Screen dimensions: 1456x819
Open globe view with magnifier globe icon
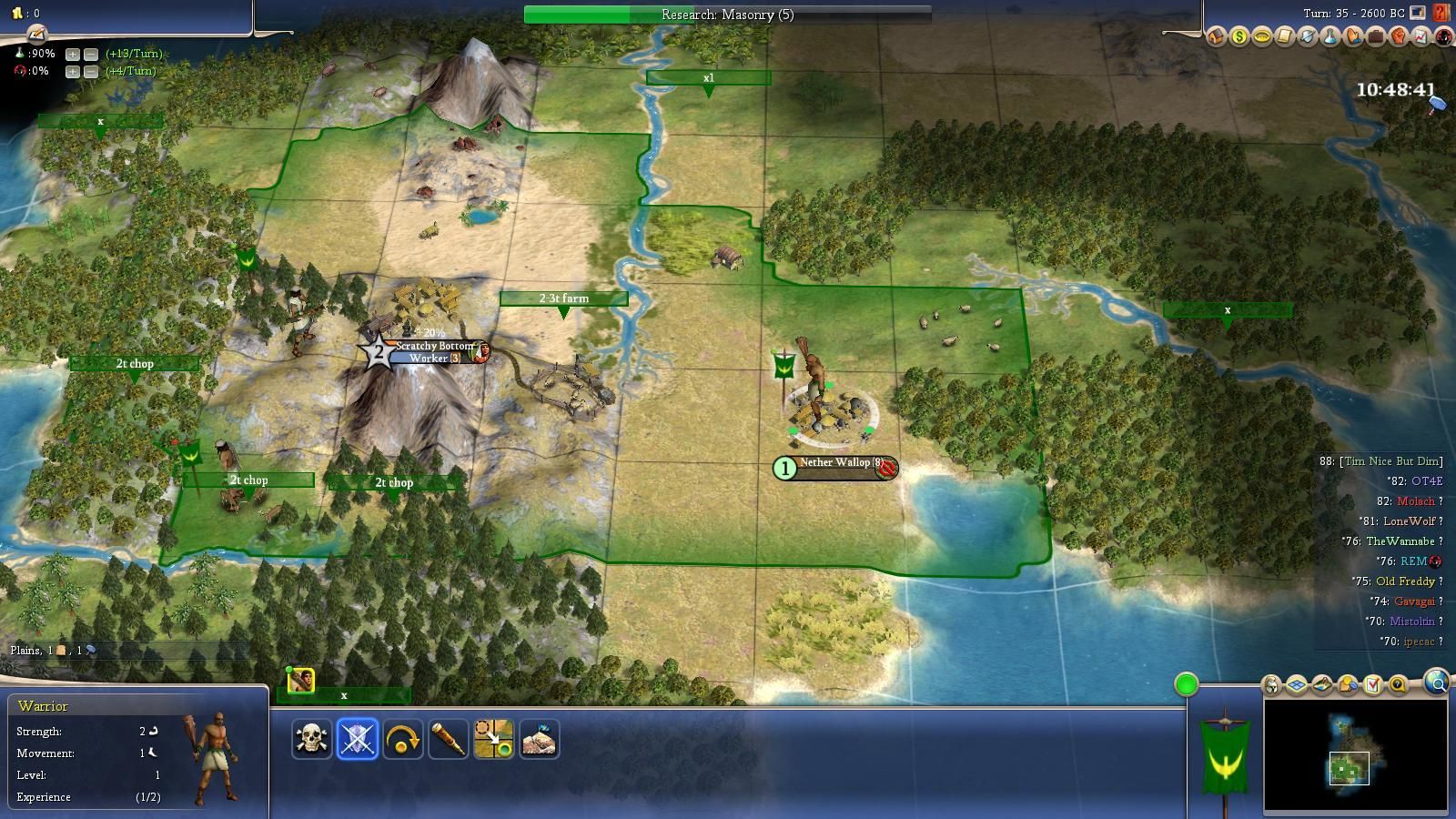point(1436,682)
